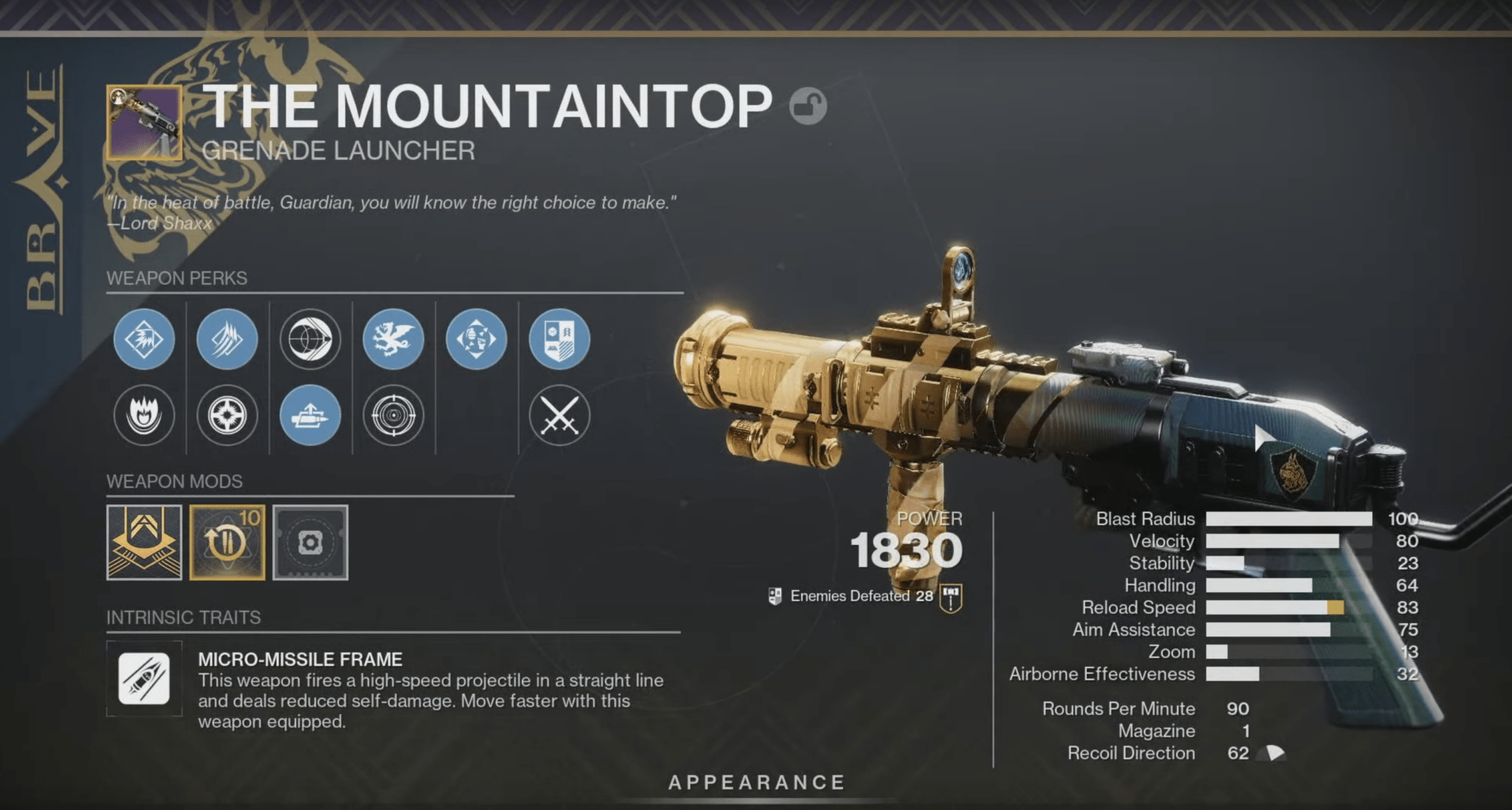Select the dragon-emblem trait perk icon

[394, 340]
